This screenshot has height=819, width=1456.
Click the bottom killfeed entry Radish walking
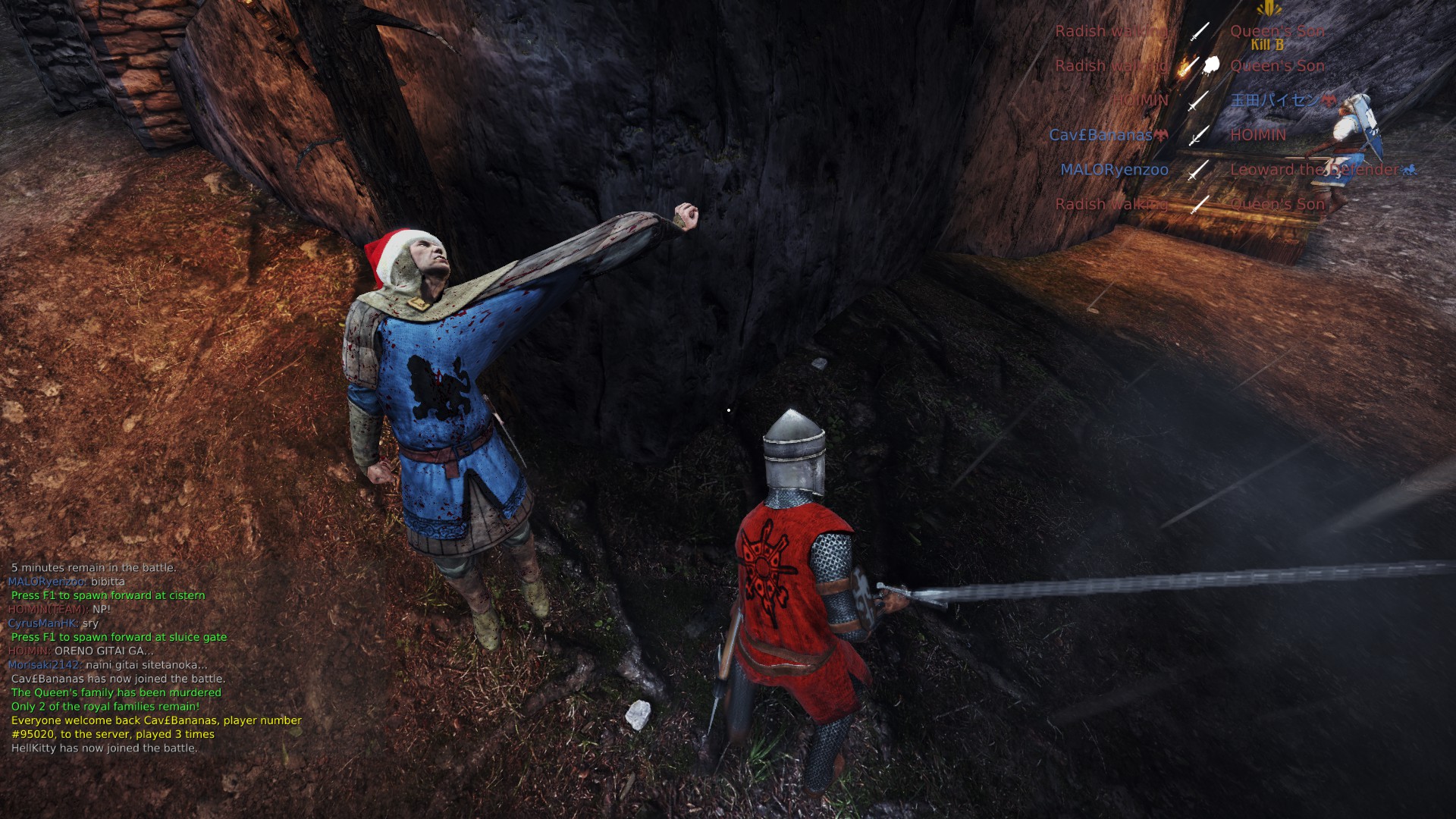click(x=1110, y=205)
